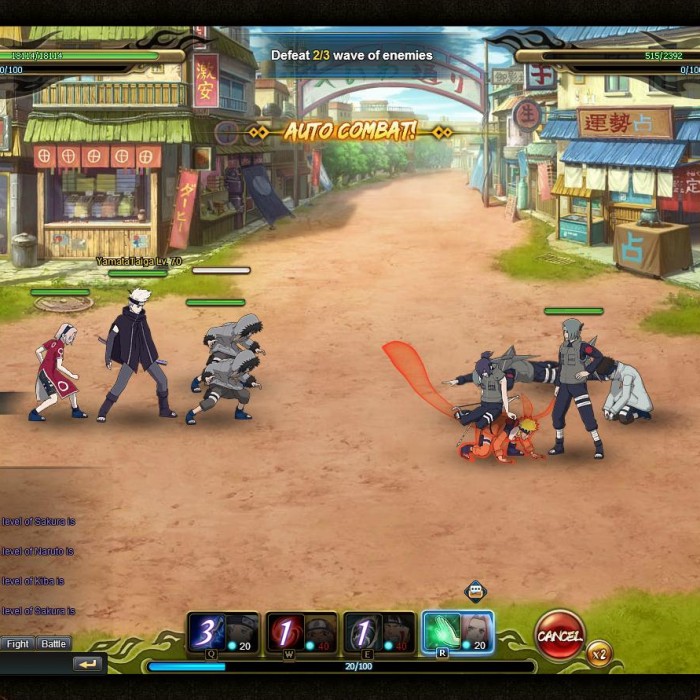Click the red CANCEL auto combat button
Viewport: 700px width, 700px height.
(x=560, y=634)
